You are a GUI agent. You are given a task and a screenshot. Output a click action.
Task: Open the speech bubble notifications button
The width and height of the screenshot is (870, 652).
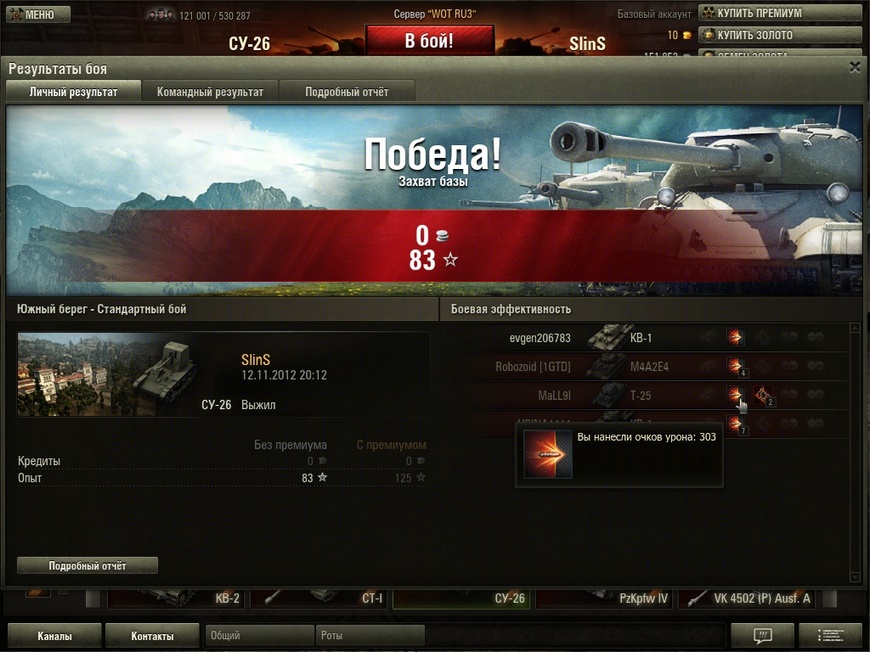pyautogui.click(x=762, y=635)
